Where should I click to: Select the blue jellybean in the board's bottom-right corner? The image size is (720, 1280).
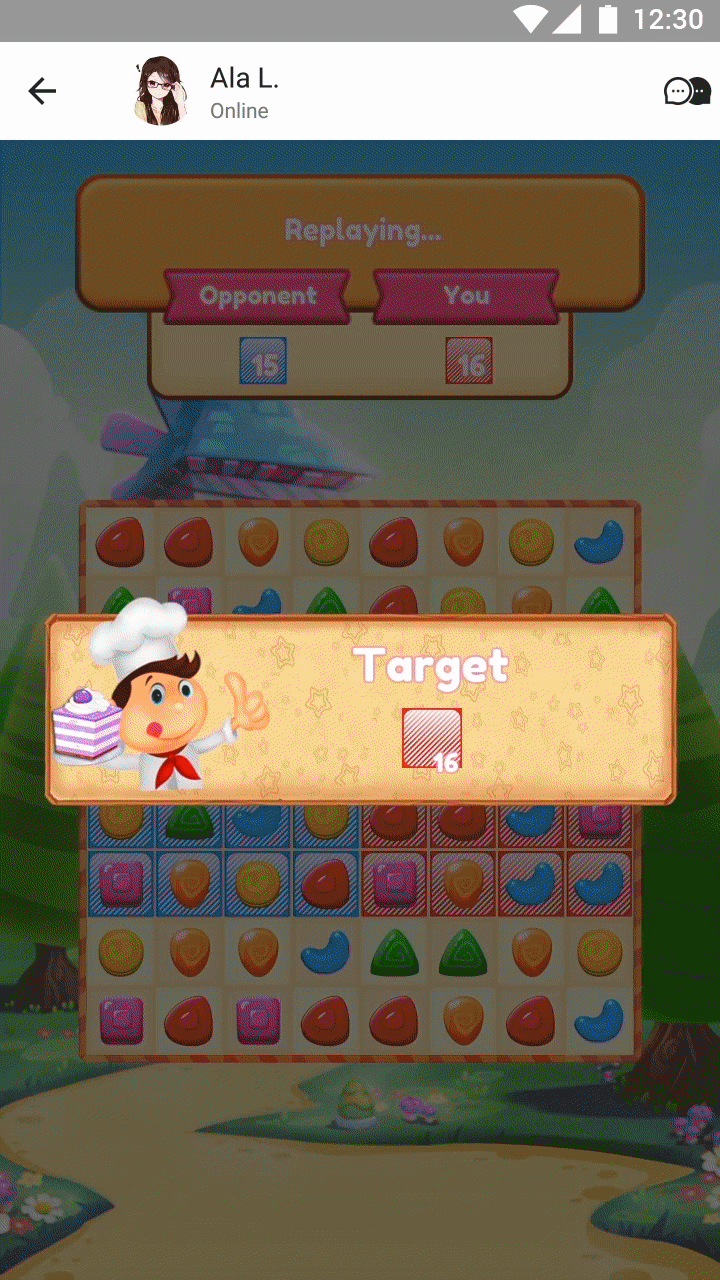point(599,1020)
